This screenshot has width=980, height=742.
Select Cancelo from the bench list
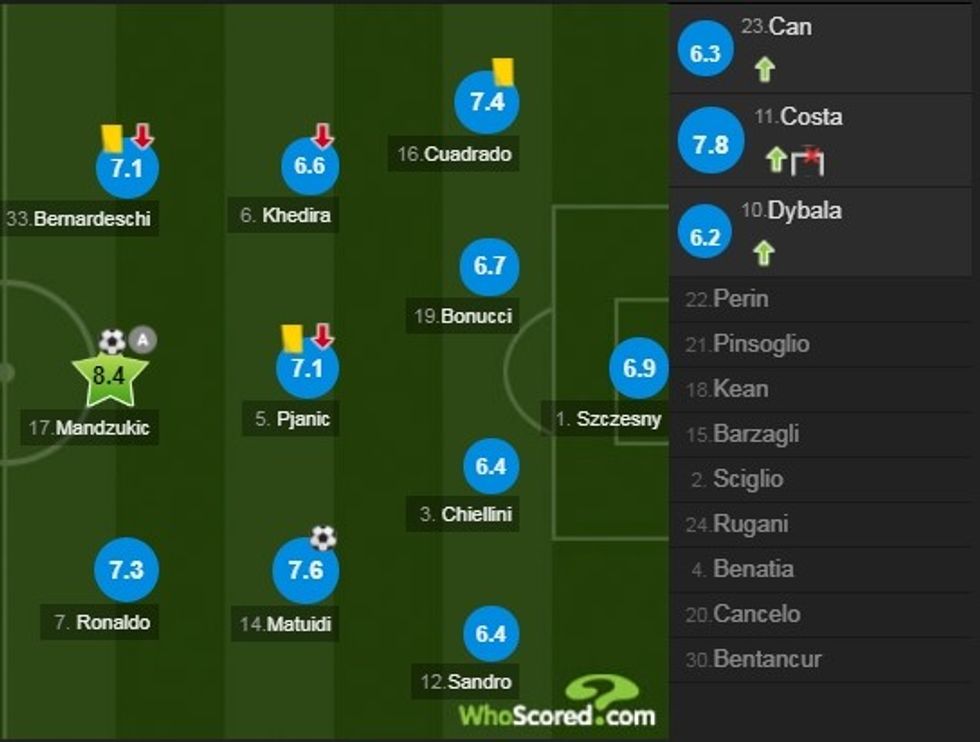(823, 614)
